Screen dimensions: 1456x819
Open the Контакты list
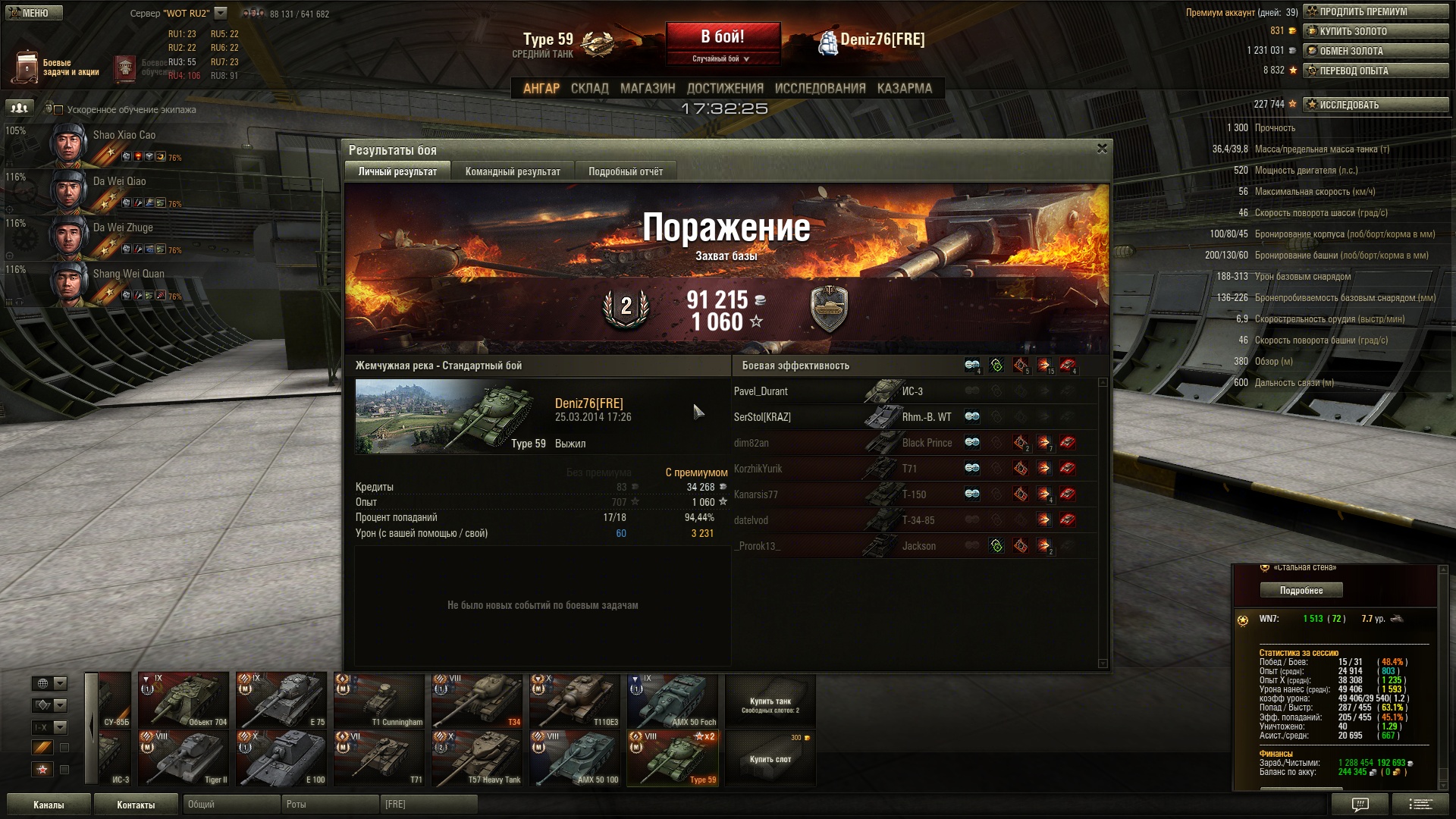(x=136, y=805)
